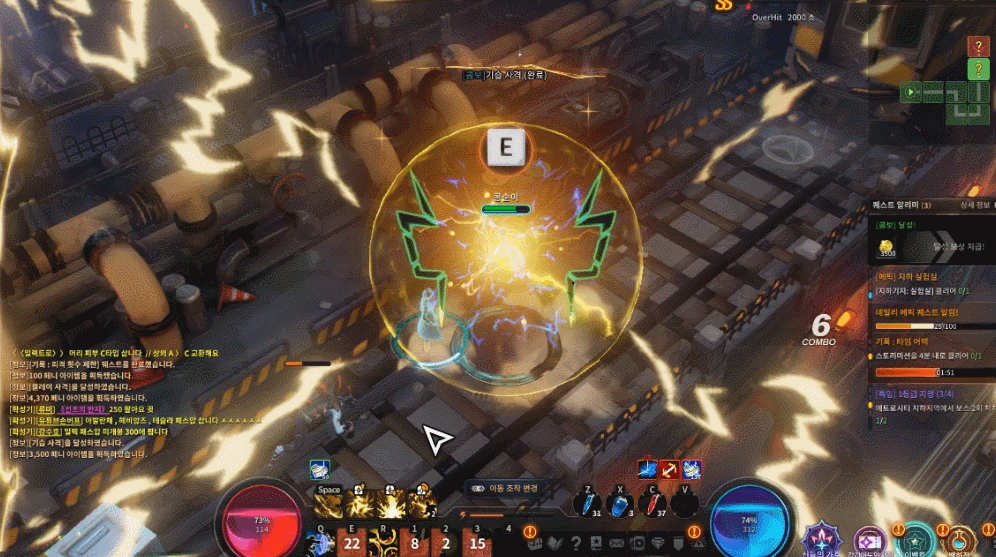Open the orange flask icon with alert badge

(958, 541)
